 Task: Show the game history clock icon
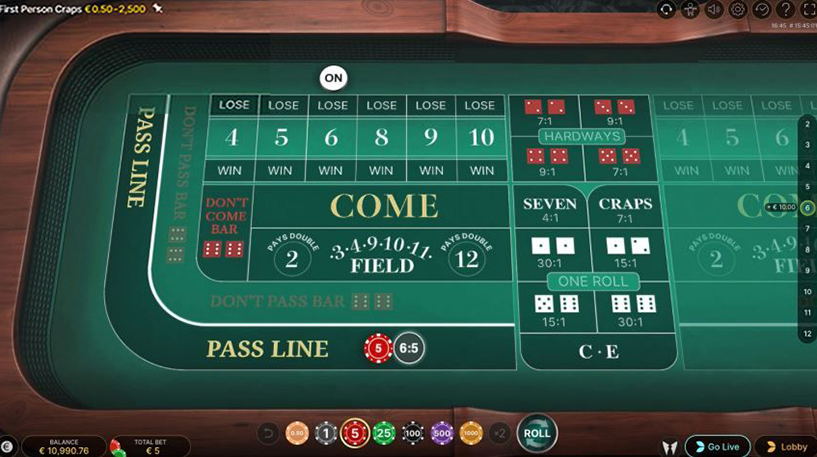(762, 9)
